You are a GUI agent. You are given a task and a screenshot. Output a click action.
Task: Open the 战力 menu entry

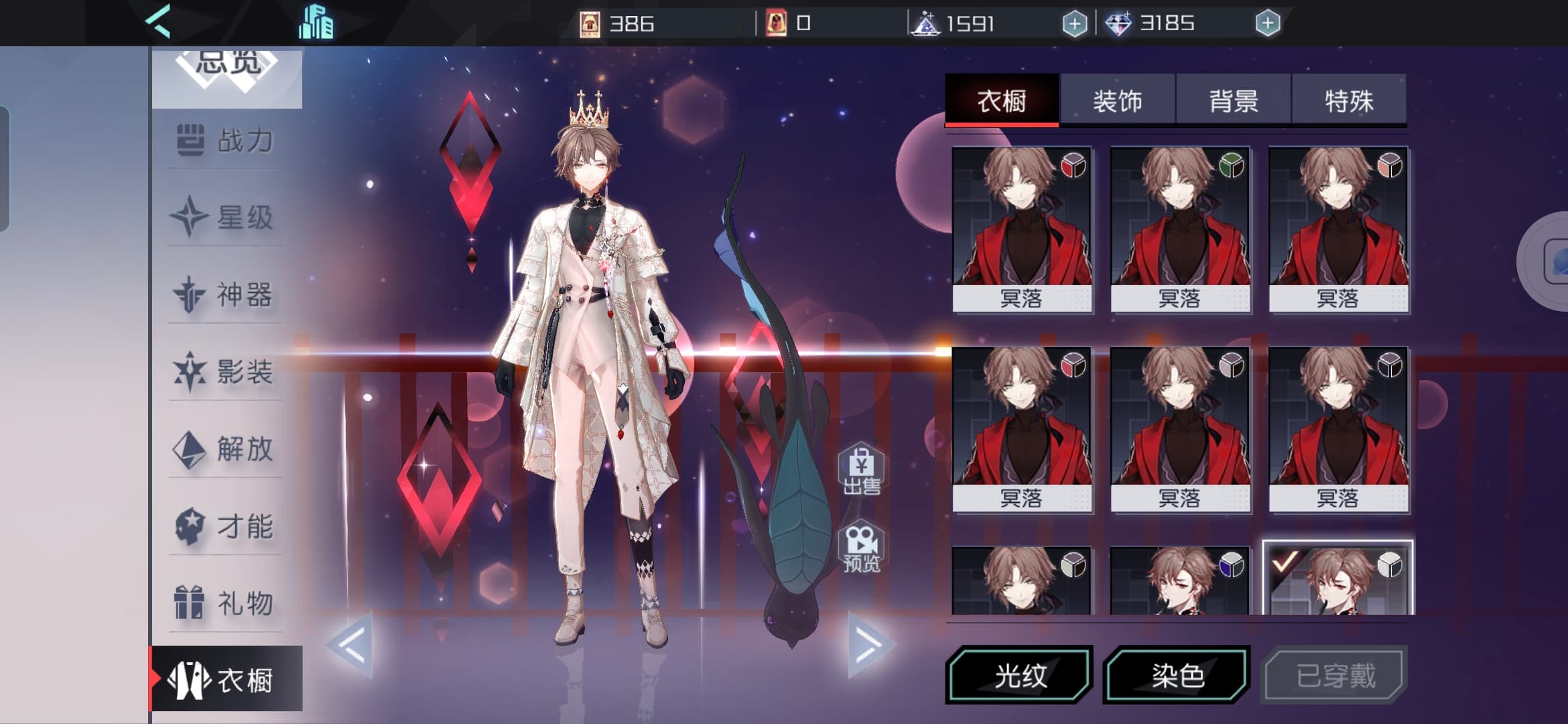pos(226,141)
